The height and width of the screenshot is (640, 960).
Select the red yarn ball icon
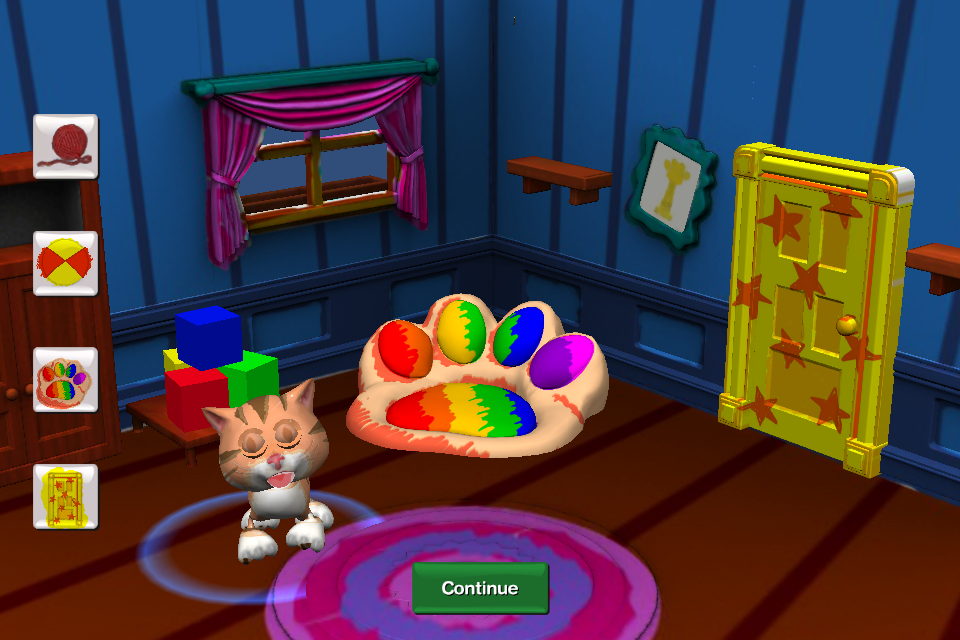click(x=65, y=146)
